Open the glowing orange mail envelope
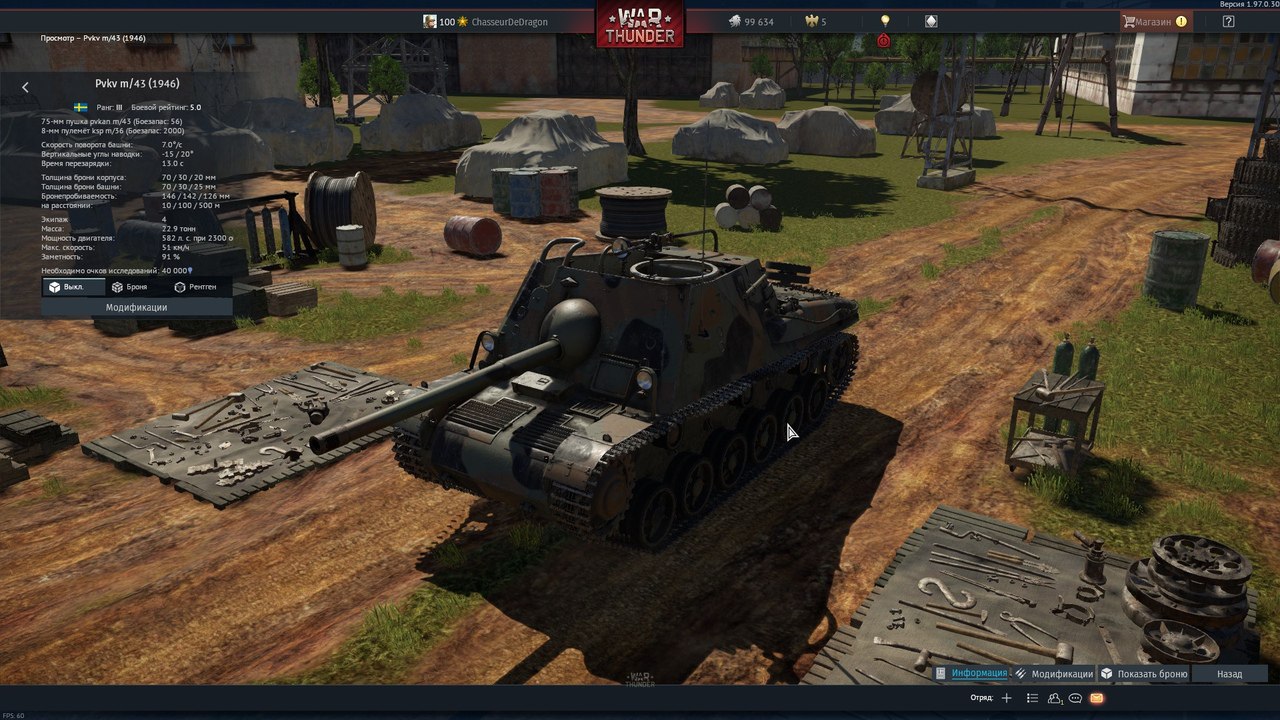Viewport: 1280px width, 720px height. coord(1097,698)
